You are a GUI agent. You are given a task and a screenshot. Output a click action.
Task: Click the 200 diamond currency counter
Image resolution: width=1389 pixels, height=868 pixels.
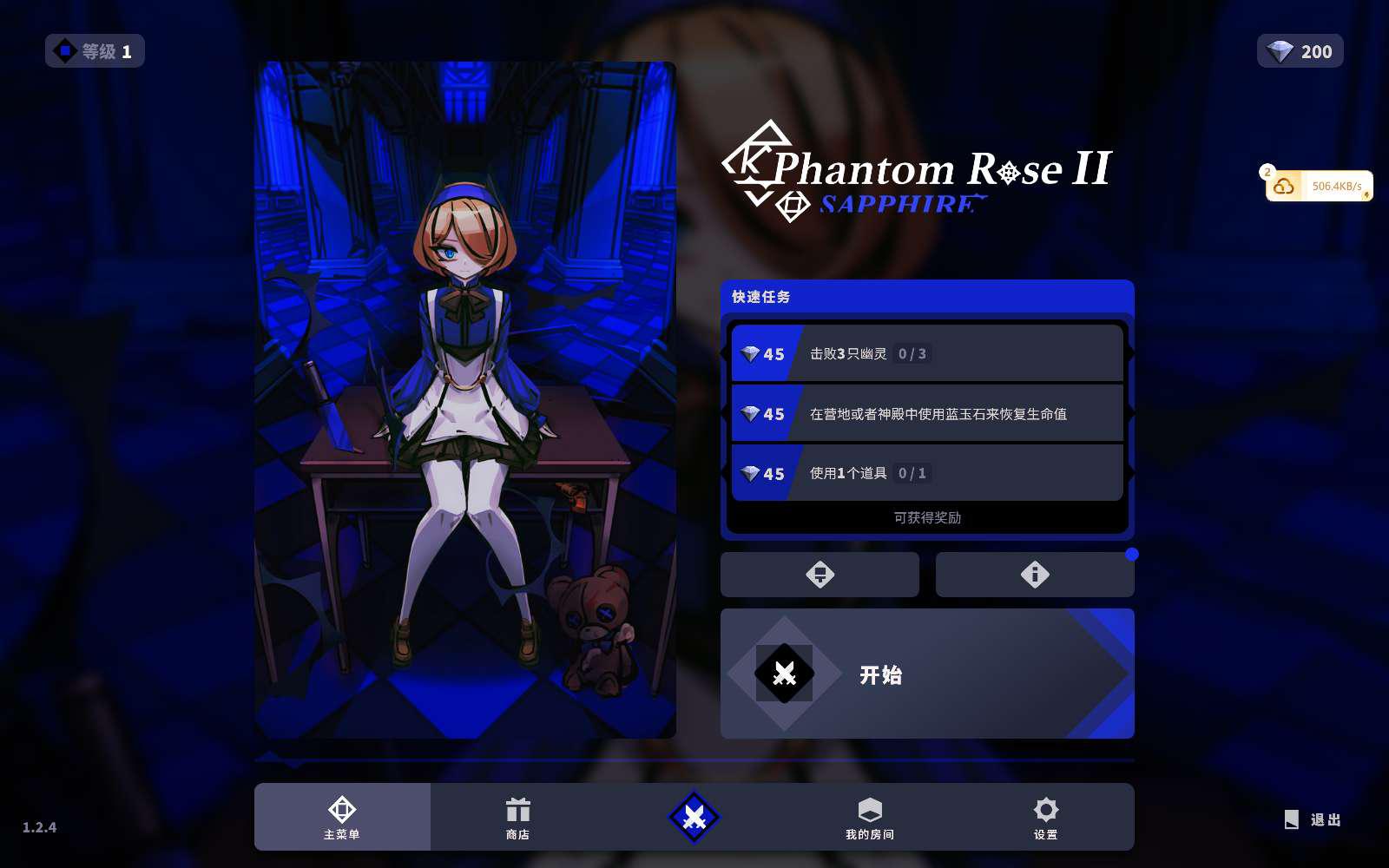click(x=1300, y=51)
